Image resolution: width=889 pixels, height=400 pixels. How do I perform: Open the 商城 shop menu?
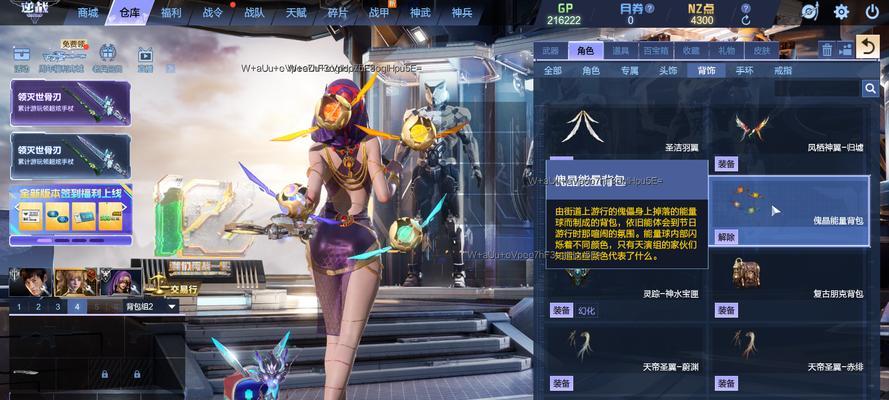(x=88, y=13)
